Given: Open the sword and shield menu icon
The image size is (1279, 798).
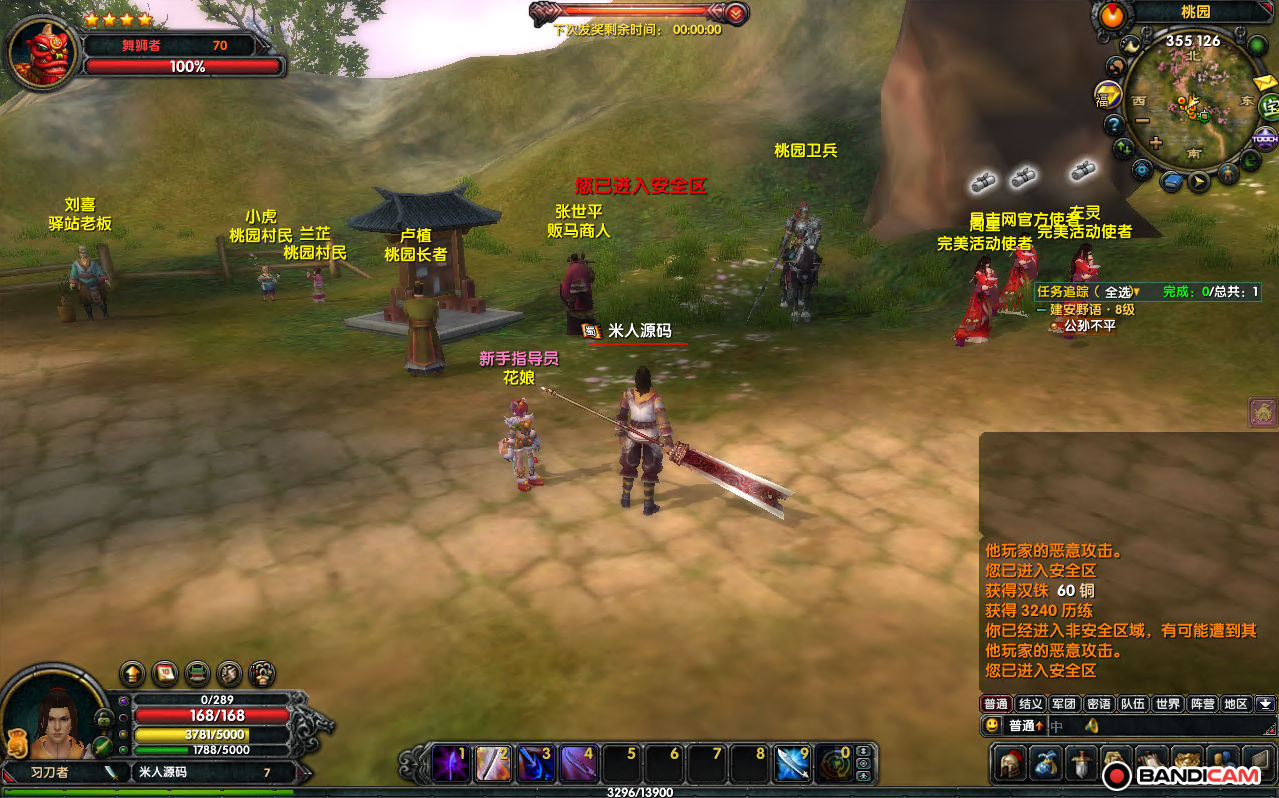Looking at the screenshot, I should tap(1082, 763).
